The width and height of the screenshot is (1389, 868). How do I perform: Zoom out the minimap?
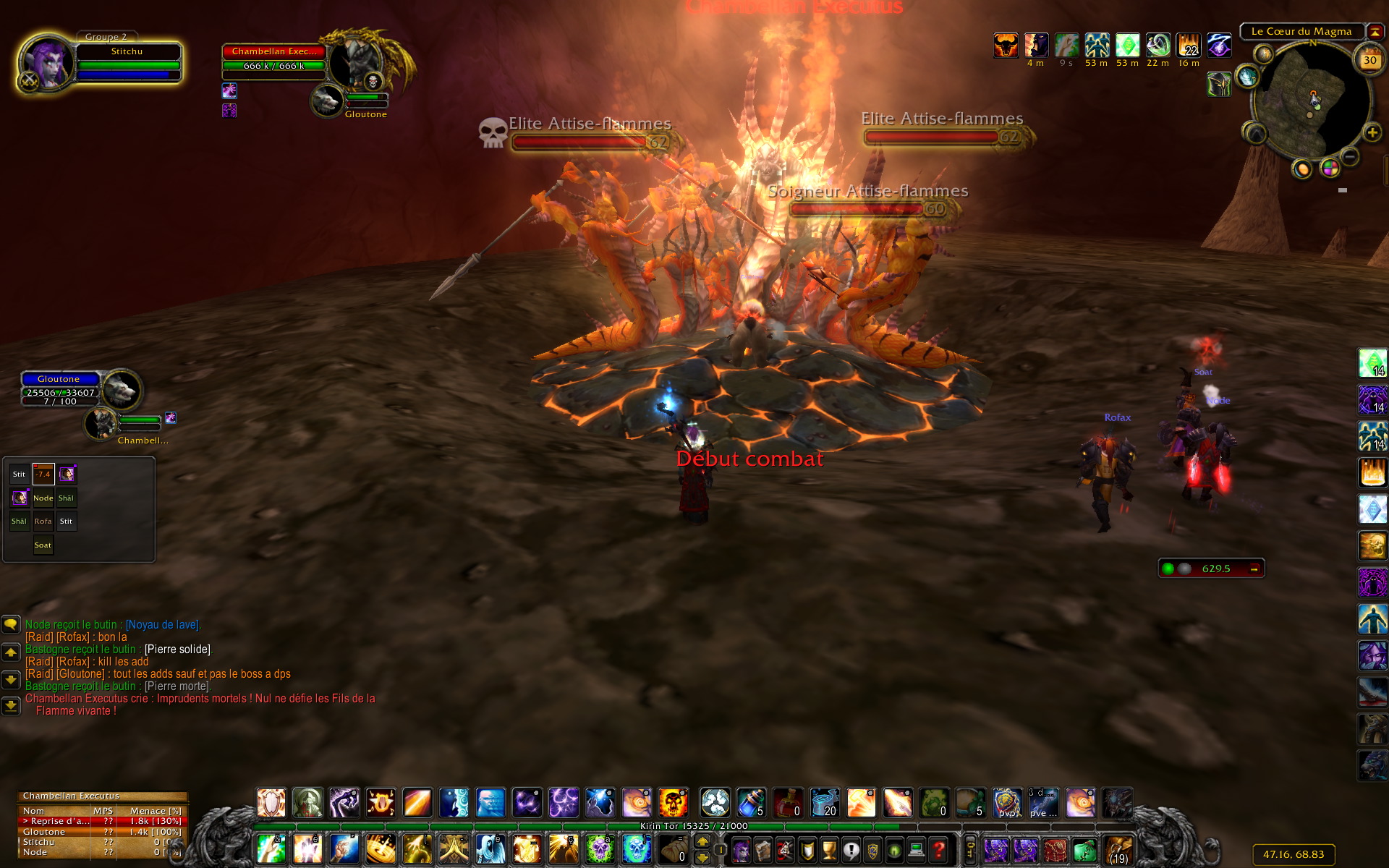[x=1350, y=157]
